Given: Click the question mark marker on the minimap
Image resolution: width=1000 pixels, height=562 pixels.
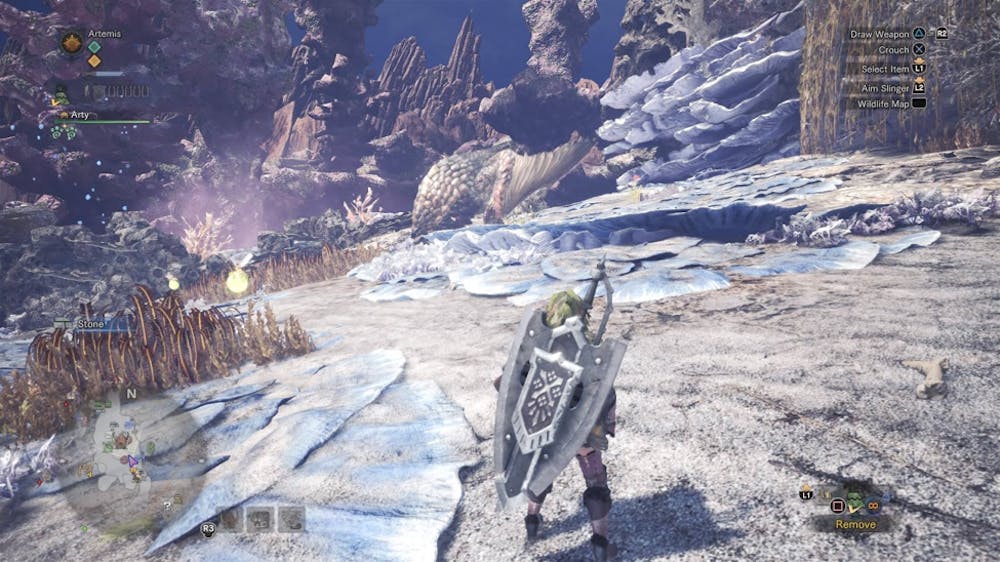Looking at the screenshot, I should 166,505.
